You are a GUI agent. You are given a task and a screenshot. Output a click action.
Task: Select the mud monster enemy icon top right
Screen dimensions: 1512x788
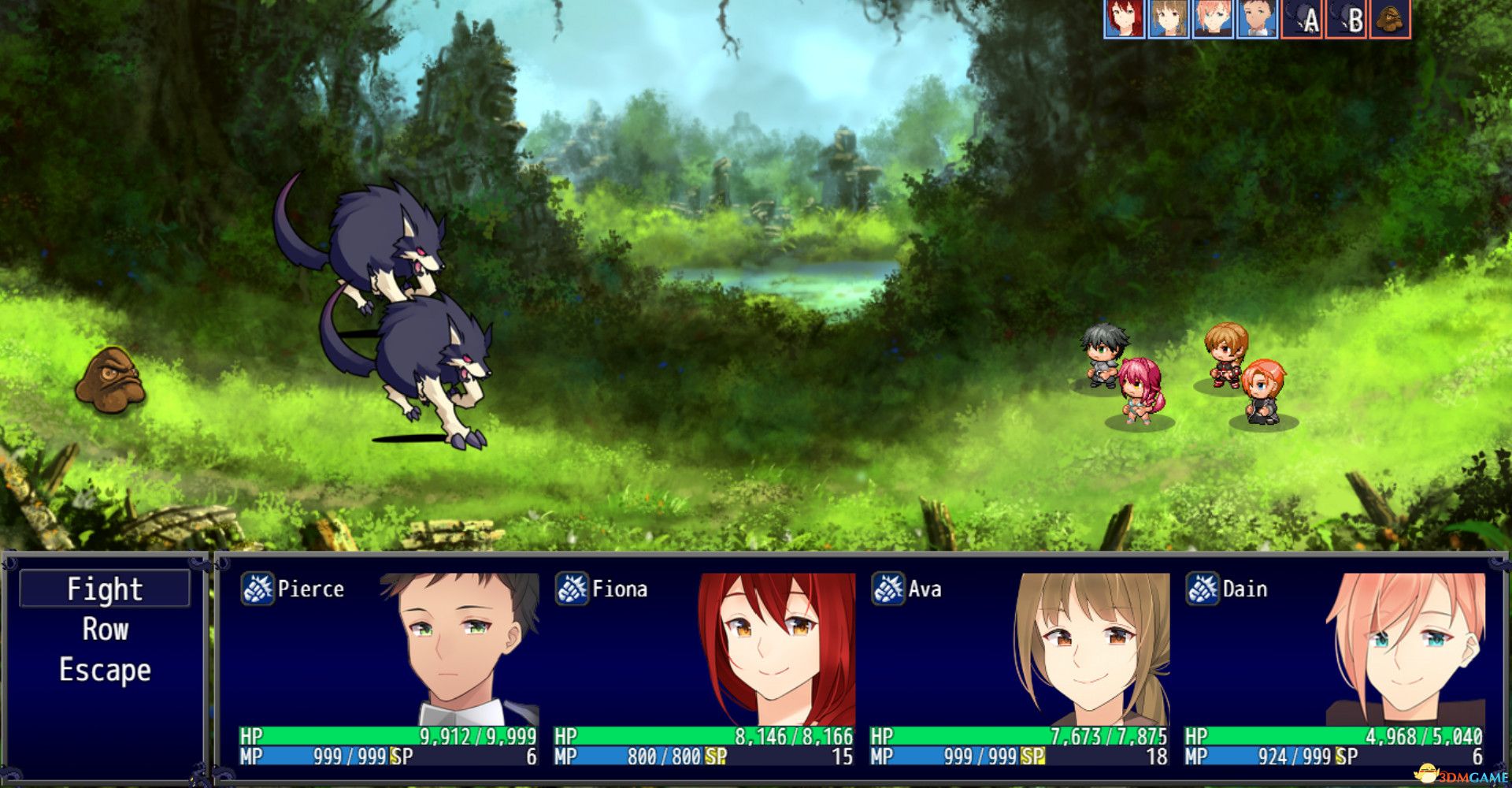(1390, 20)
